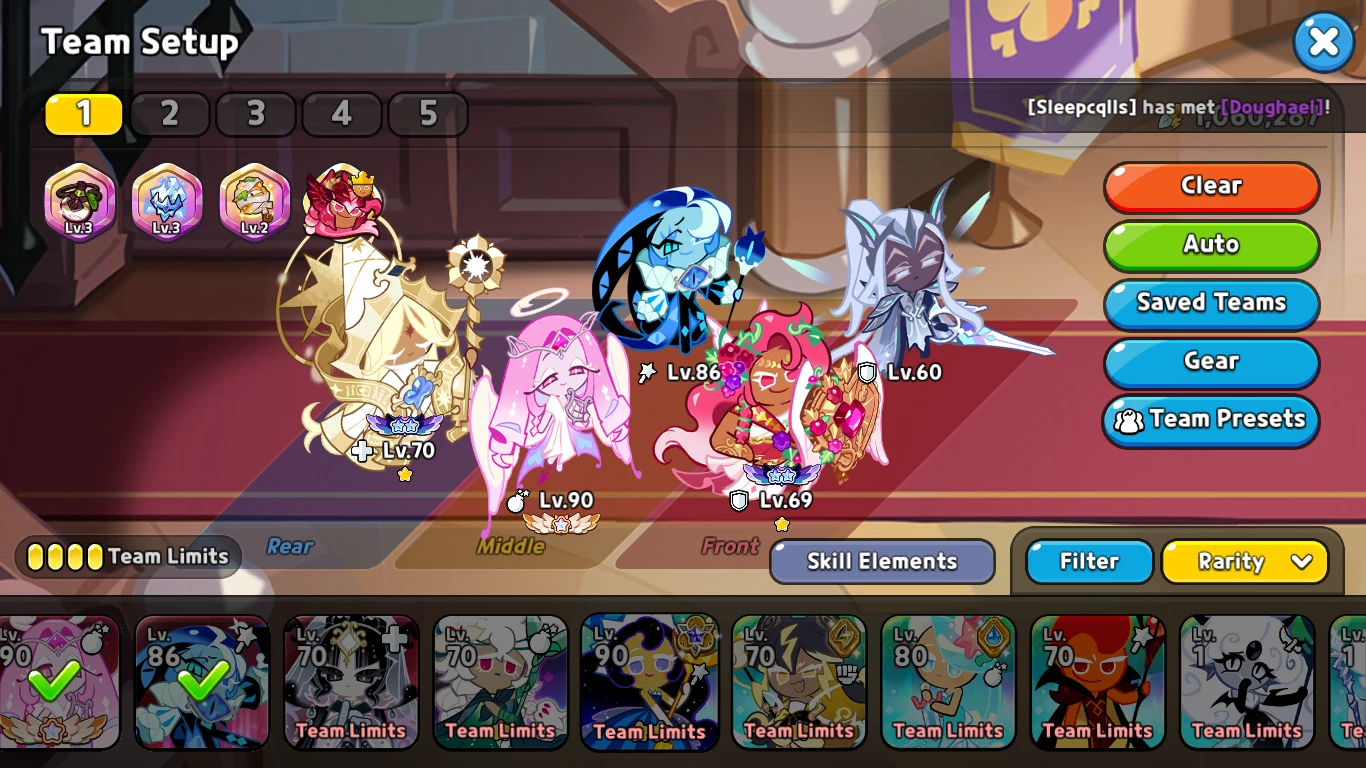Select team tab 4

(342, 114)
